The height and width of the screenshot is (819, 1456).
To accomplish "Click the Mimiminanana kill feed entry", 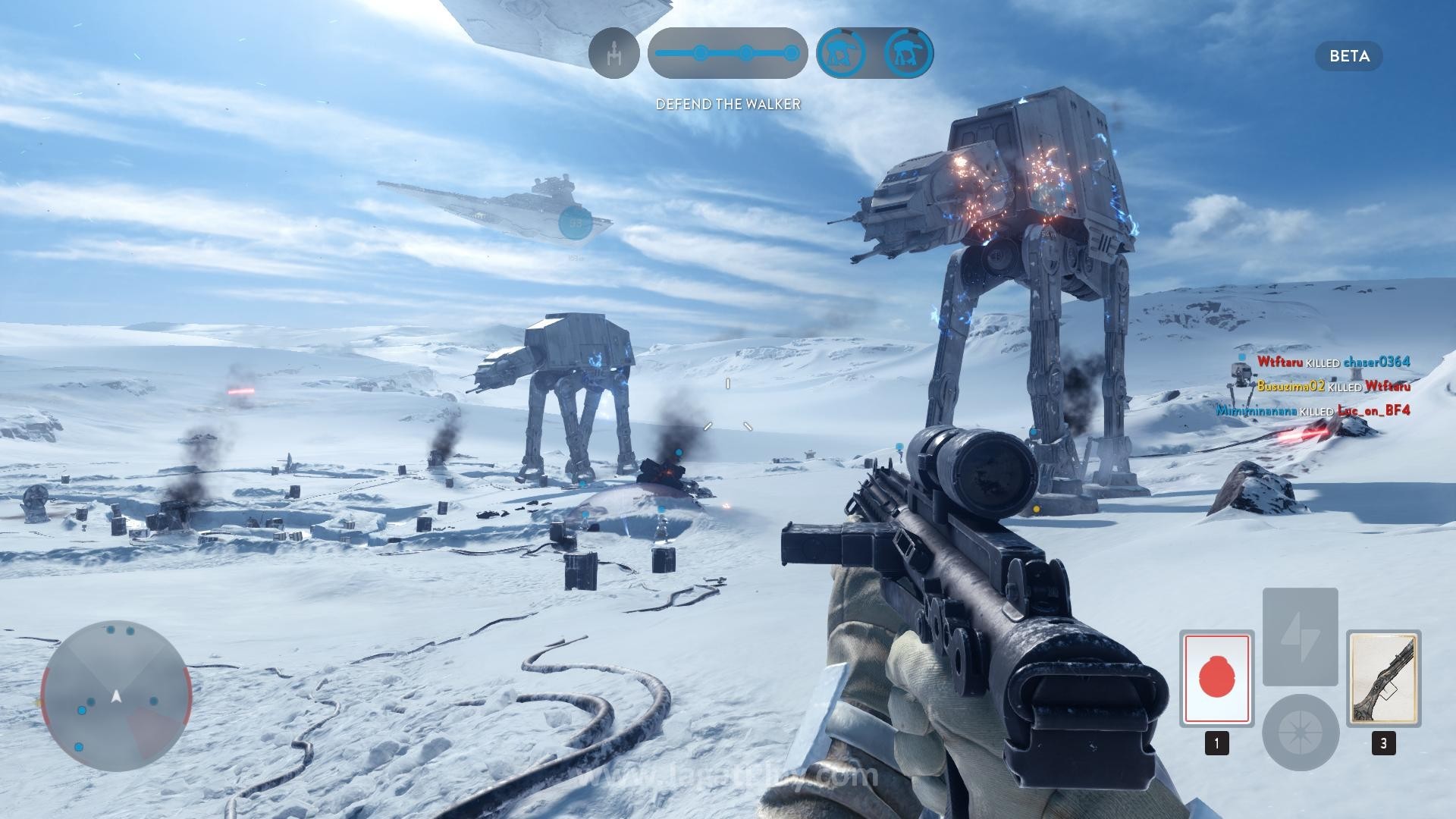I will coord(1313,410).
